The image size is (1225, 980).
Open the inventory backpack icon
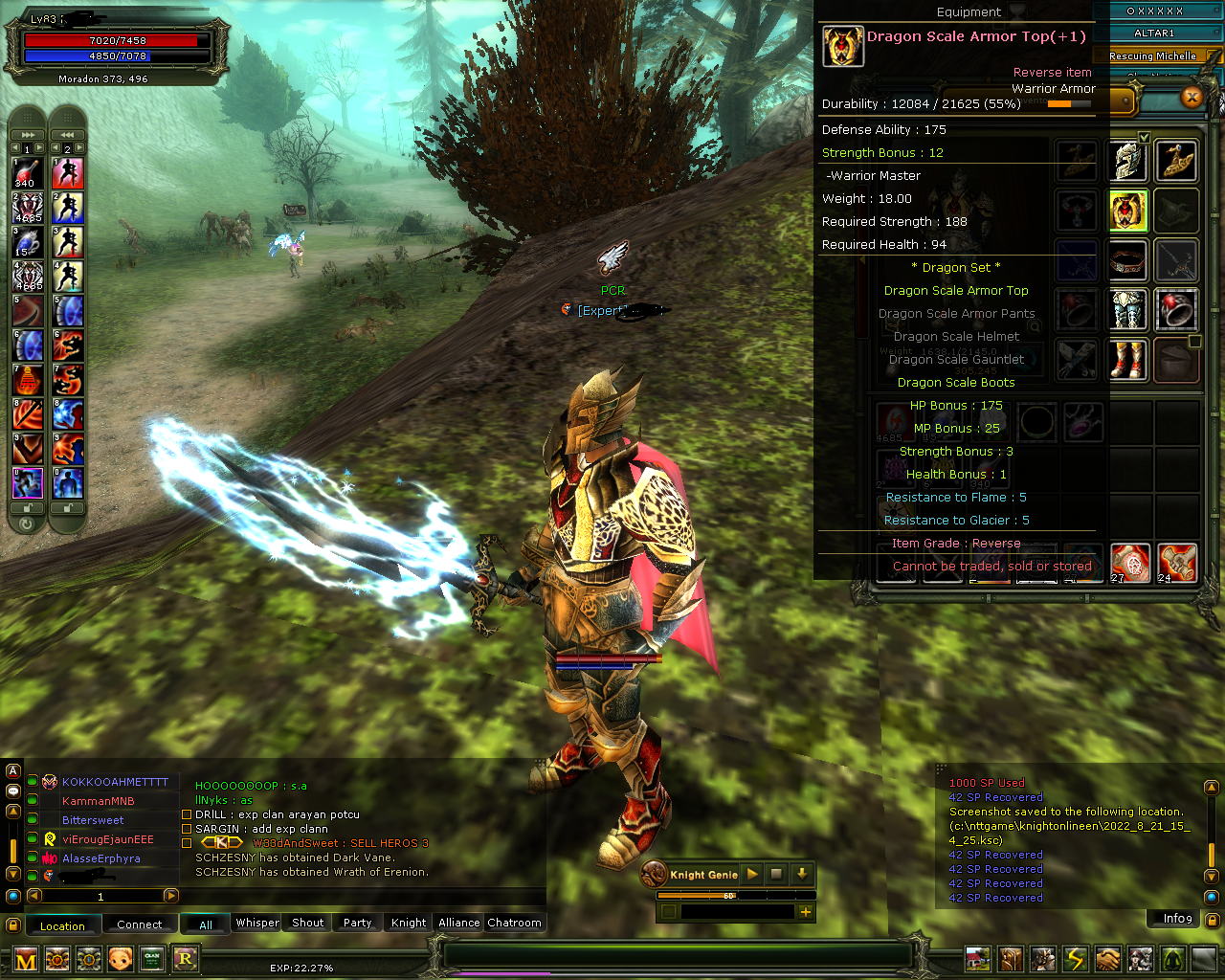coord(1011,958)
